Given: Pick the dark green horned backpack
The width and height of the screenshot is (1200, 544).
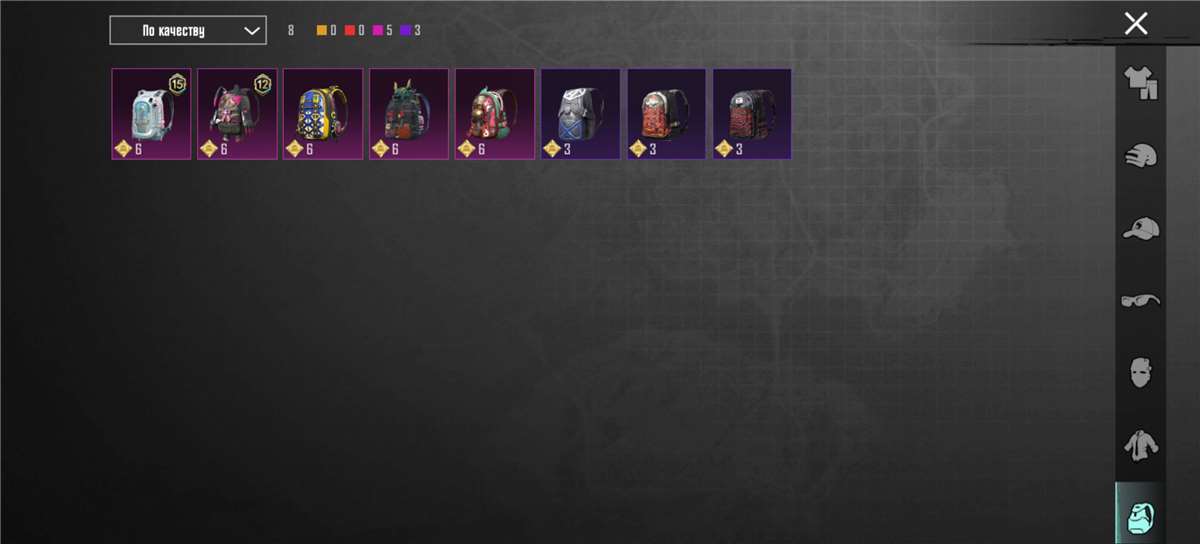Looking at the screenshot, I should tap(409, 113).
